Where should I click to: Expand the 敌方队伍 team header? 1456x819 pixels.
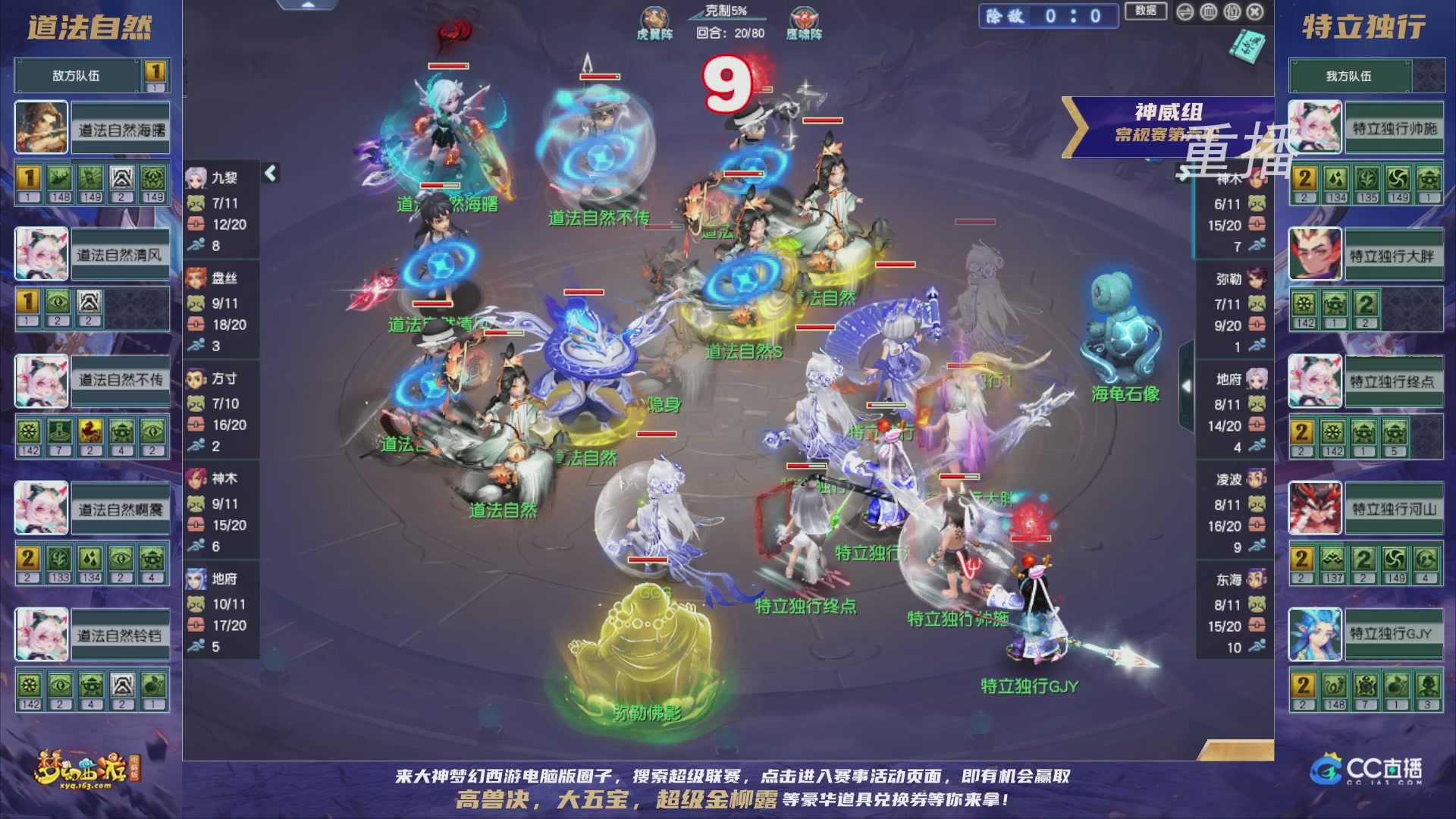coord(76,75)
